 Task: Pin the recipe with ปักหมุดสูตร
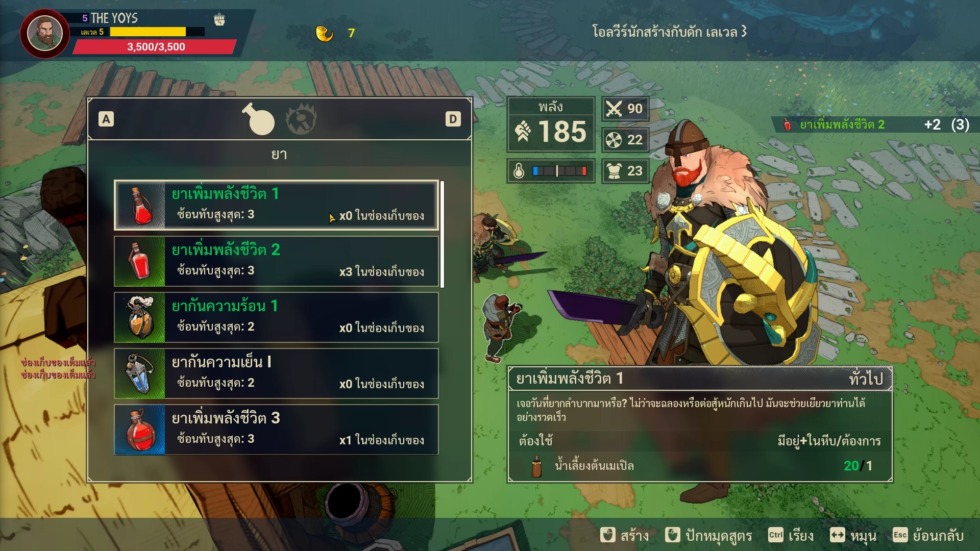[707, 535]
